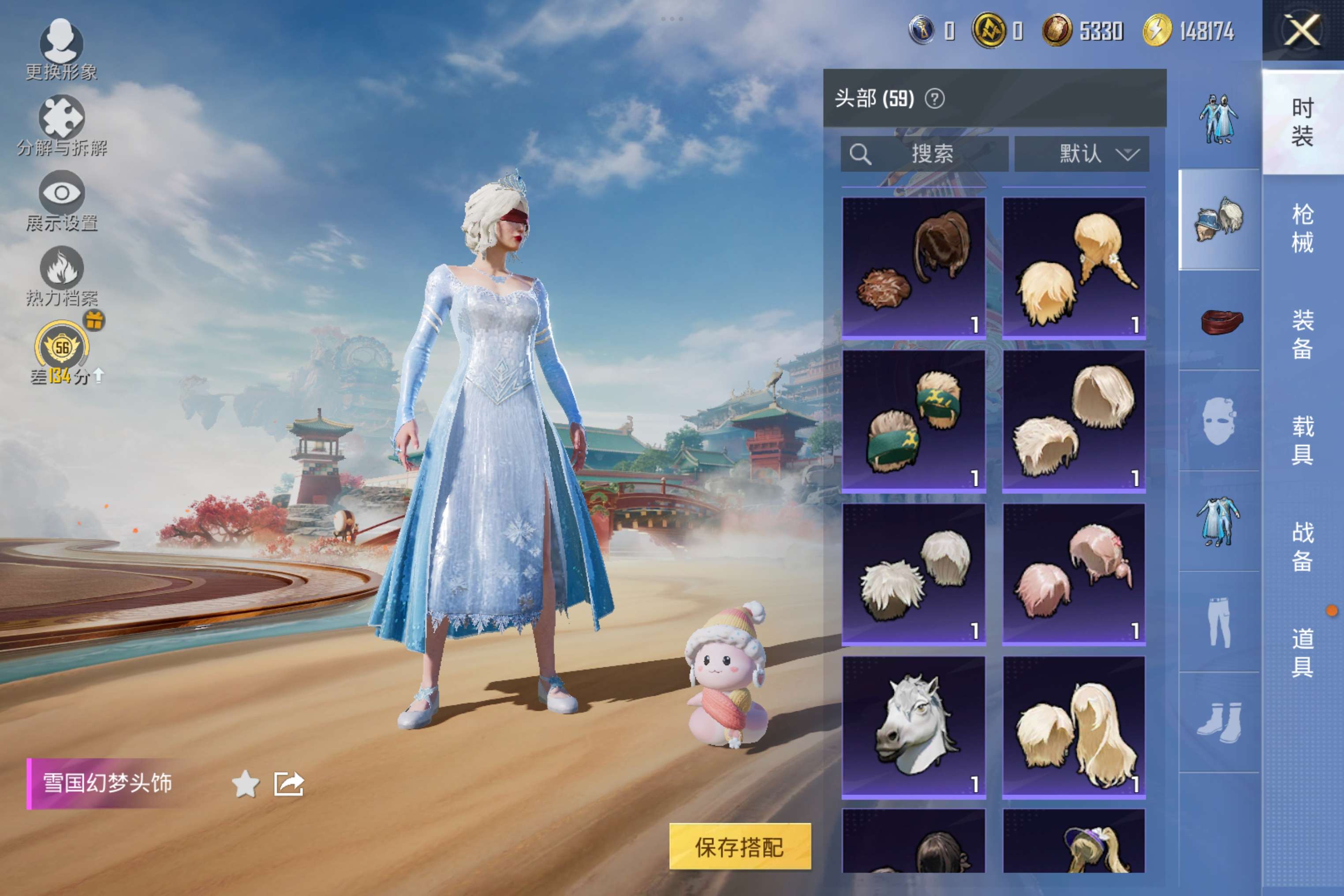
Task: Open 展示设置 display settings
Action: click(62, 200)
